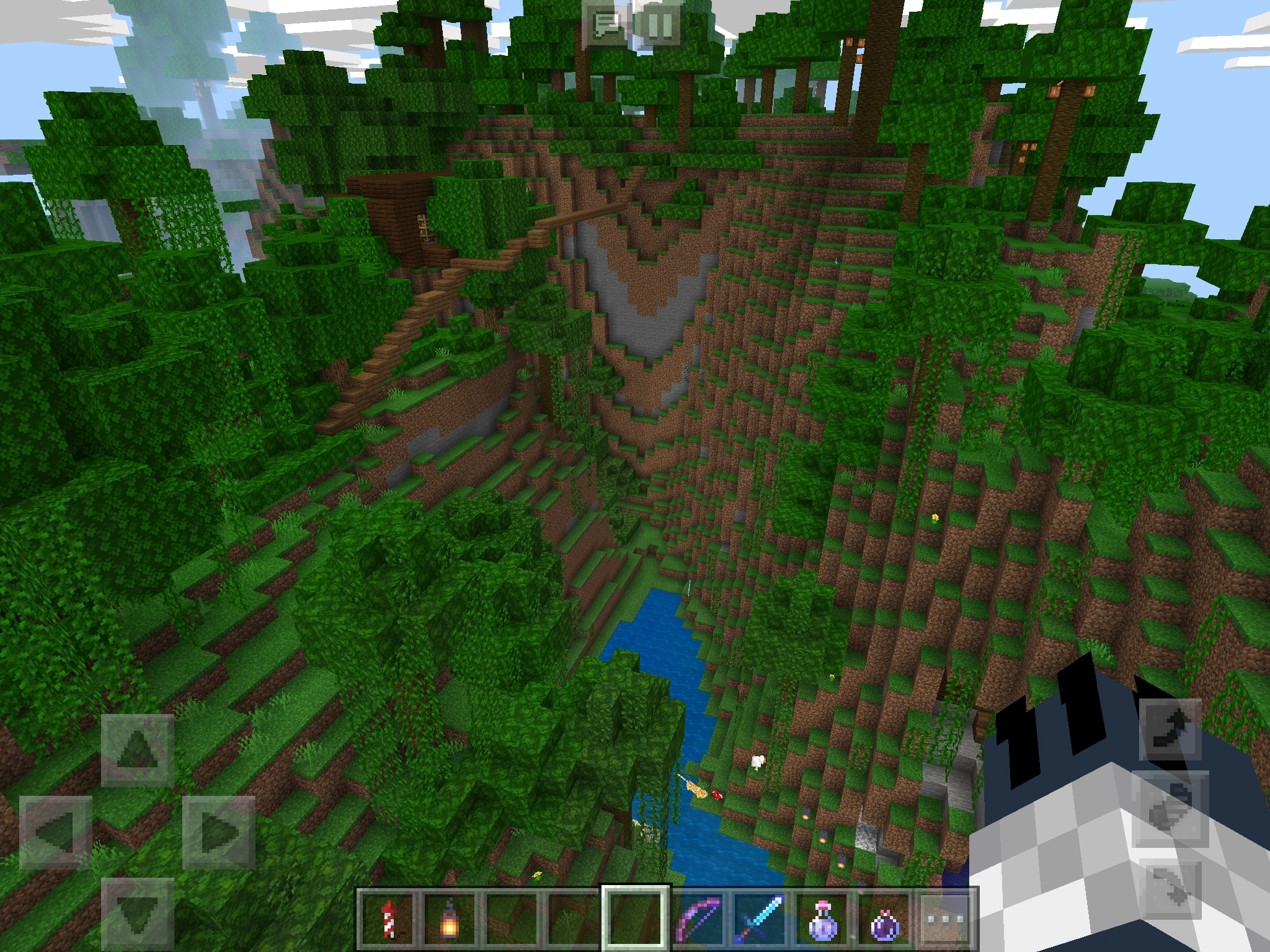Tap the forward movement arrow

click(x=138, y=750)
